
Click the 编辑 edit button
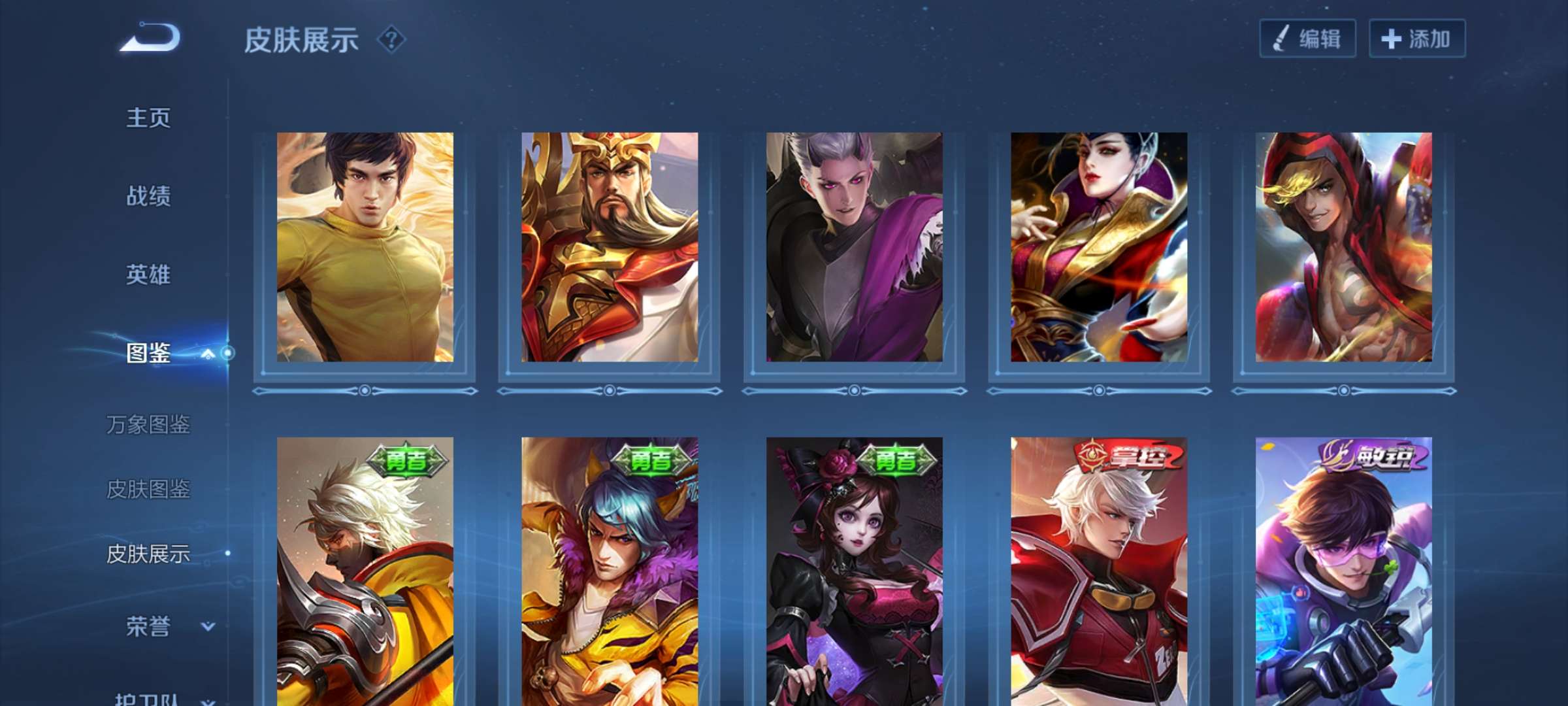(1307, 39)
